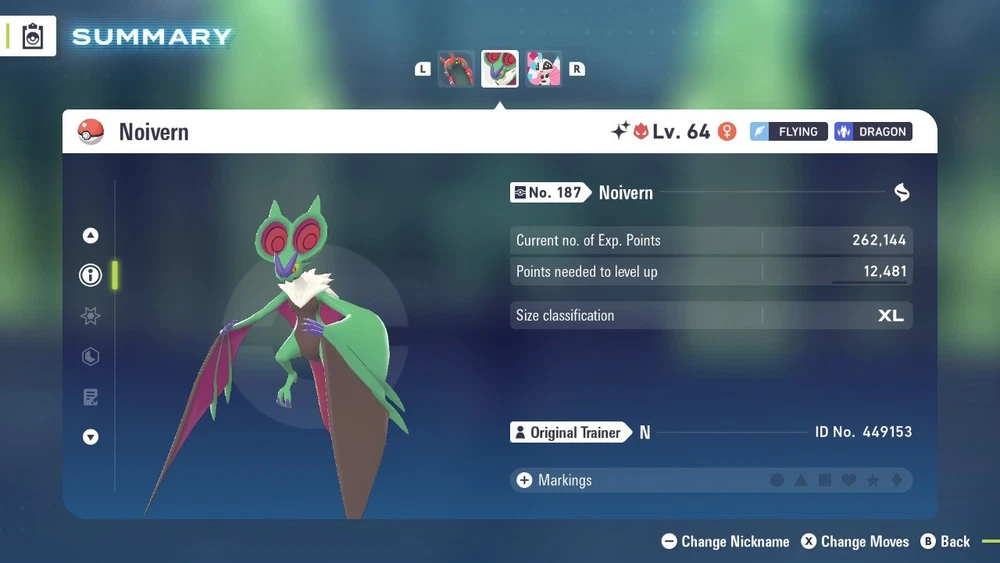The height and width of the screenshot is (563, 1000).
Task: Toggle the heart marking
Action: tap(849, 481)
